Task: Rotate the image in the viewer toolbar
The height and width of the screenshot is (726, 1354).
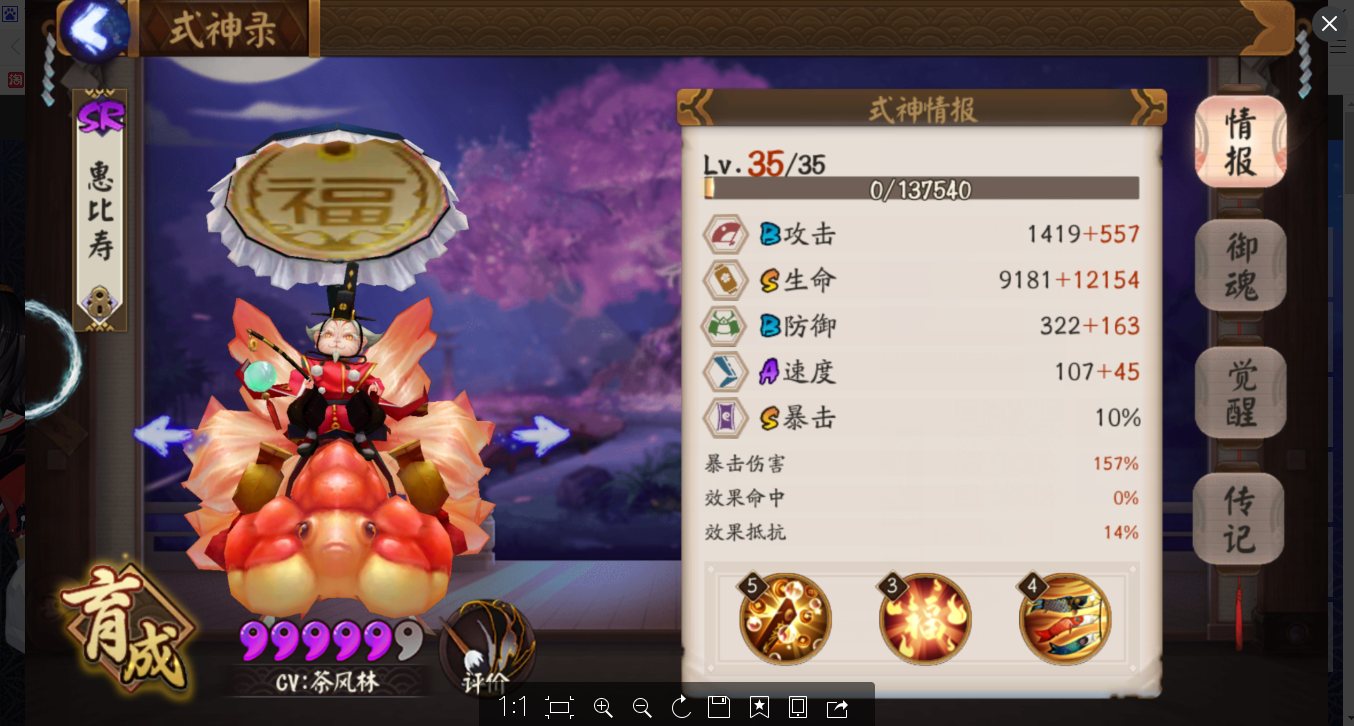Action: 681,708
